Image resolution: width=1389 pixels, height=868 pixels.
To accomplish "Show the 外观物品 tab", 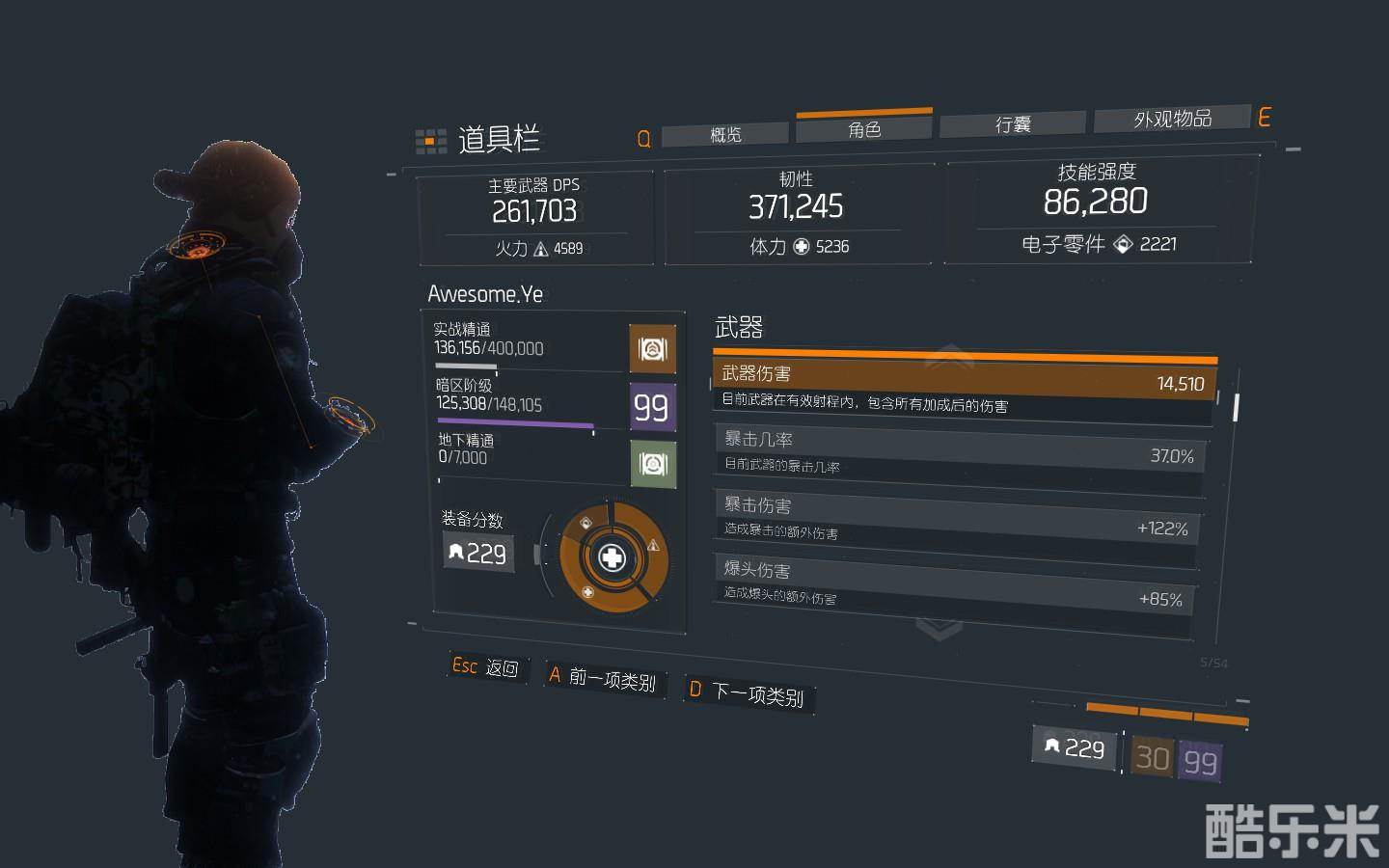I will point(1172,119).
